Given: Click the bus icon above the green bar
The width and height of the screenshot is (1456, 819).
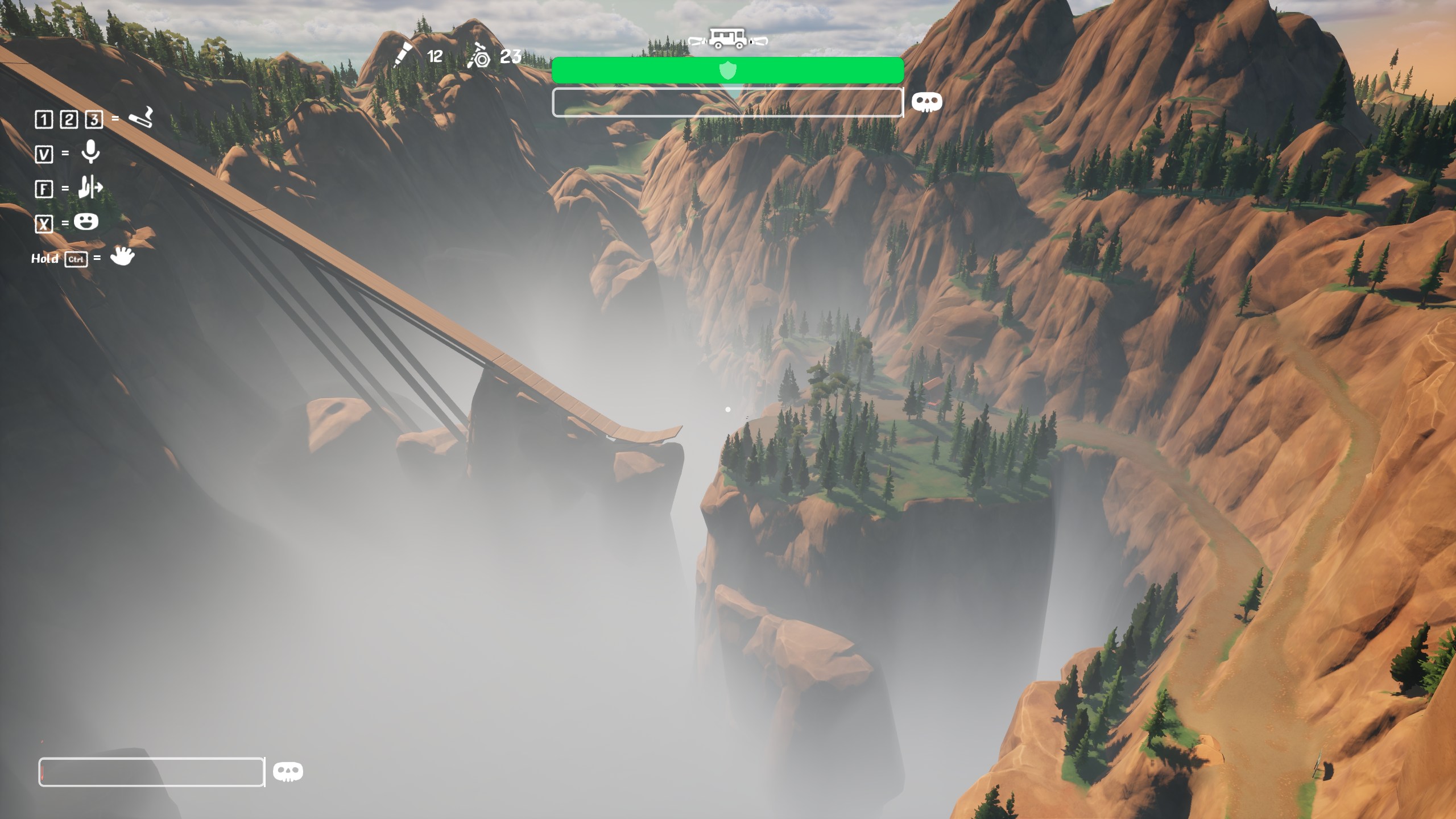Looking at the screenshot, I should [727, 39].
